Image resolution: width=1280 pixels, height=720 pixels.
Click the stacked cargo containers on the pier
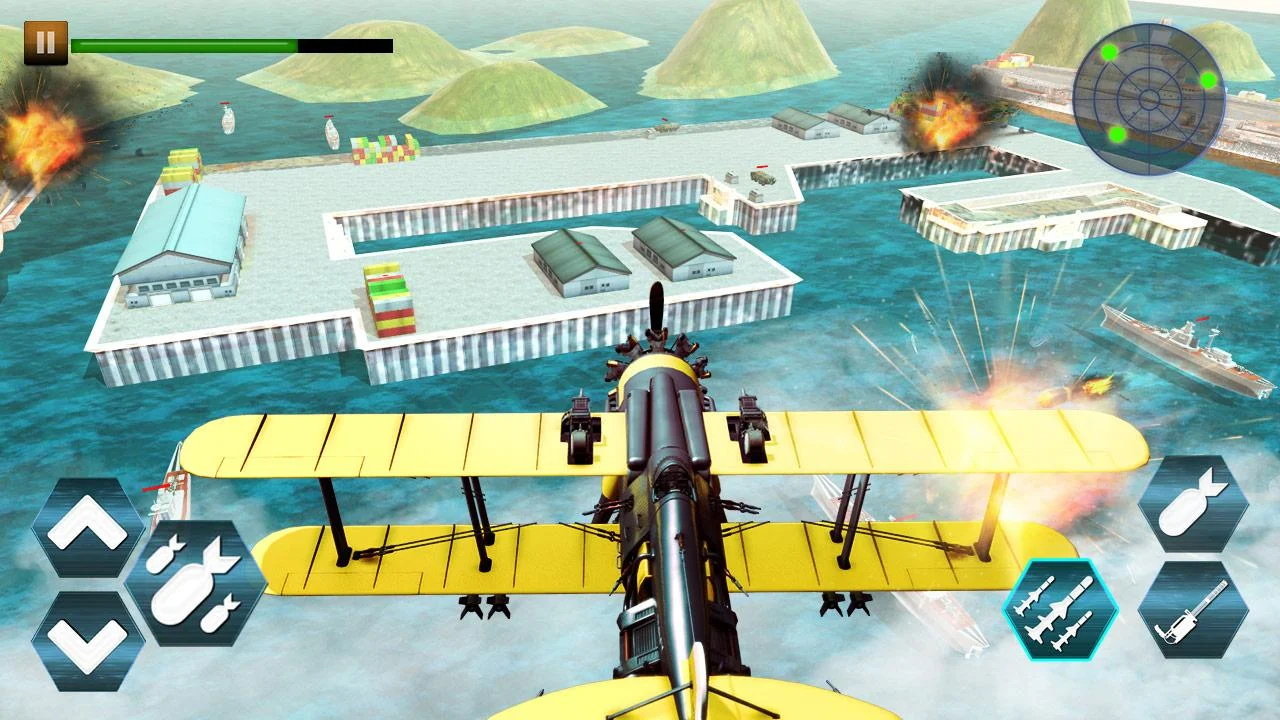point(390,300)
